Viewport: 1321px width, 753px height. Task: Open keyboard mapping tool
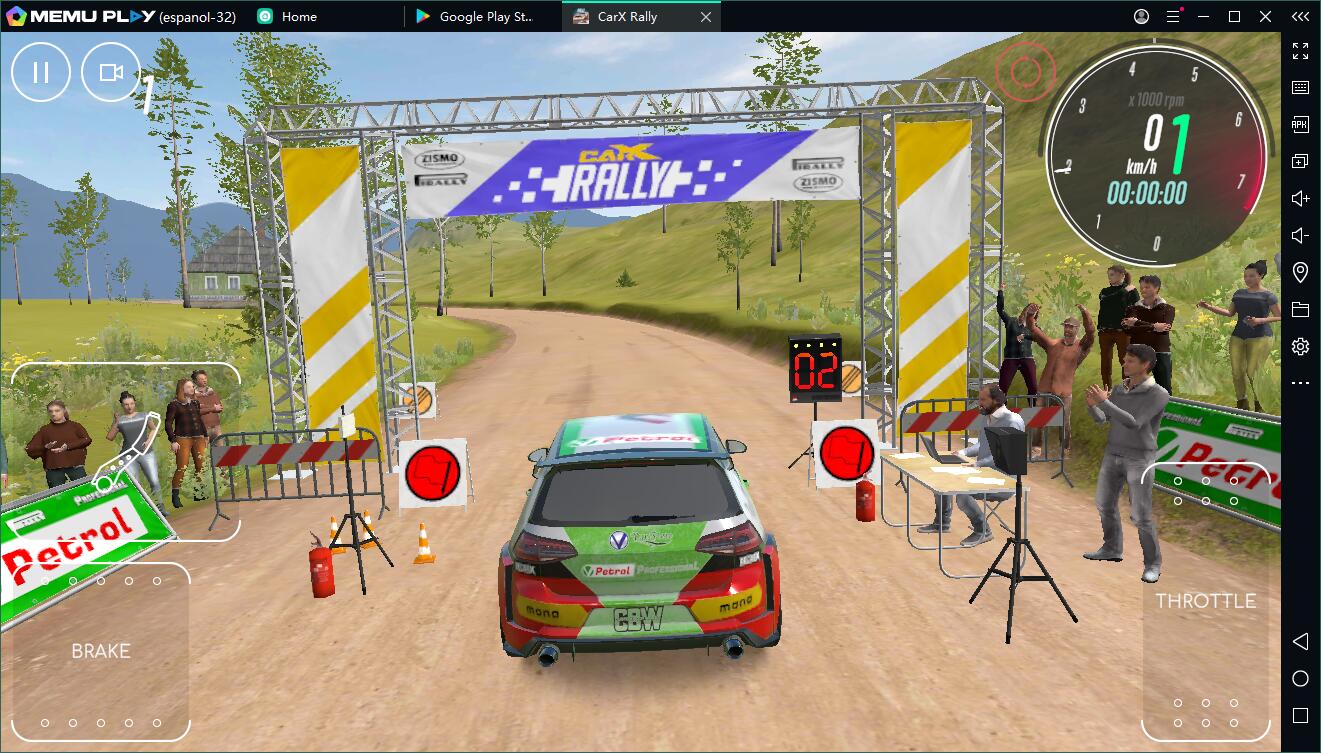pos(1300,87)
